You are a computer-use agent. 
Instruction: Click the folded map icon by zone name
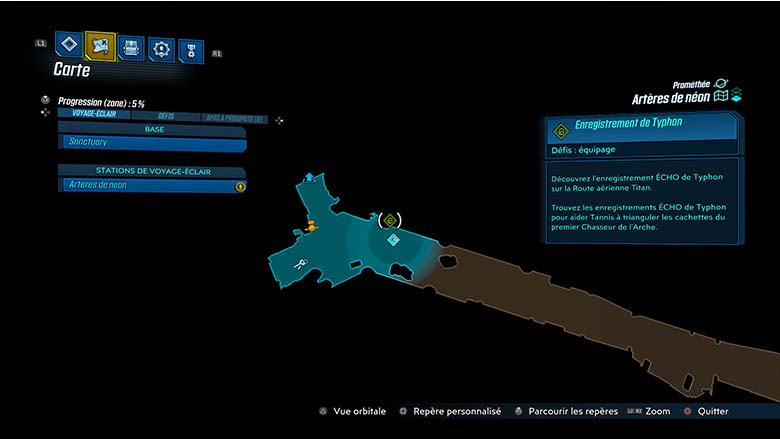point(720,97)
